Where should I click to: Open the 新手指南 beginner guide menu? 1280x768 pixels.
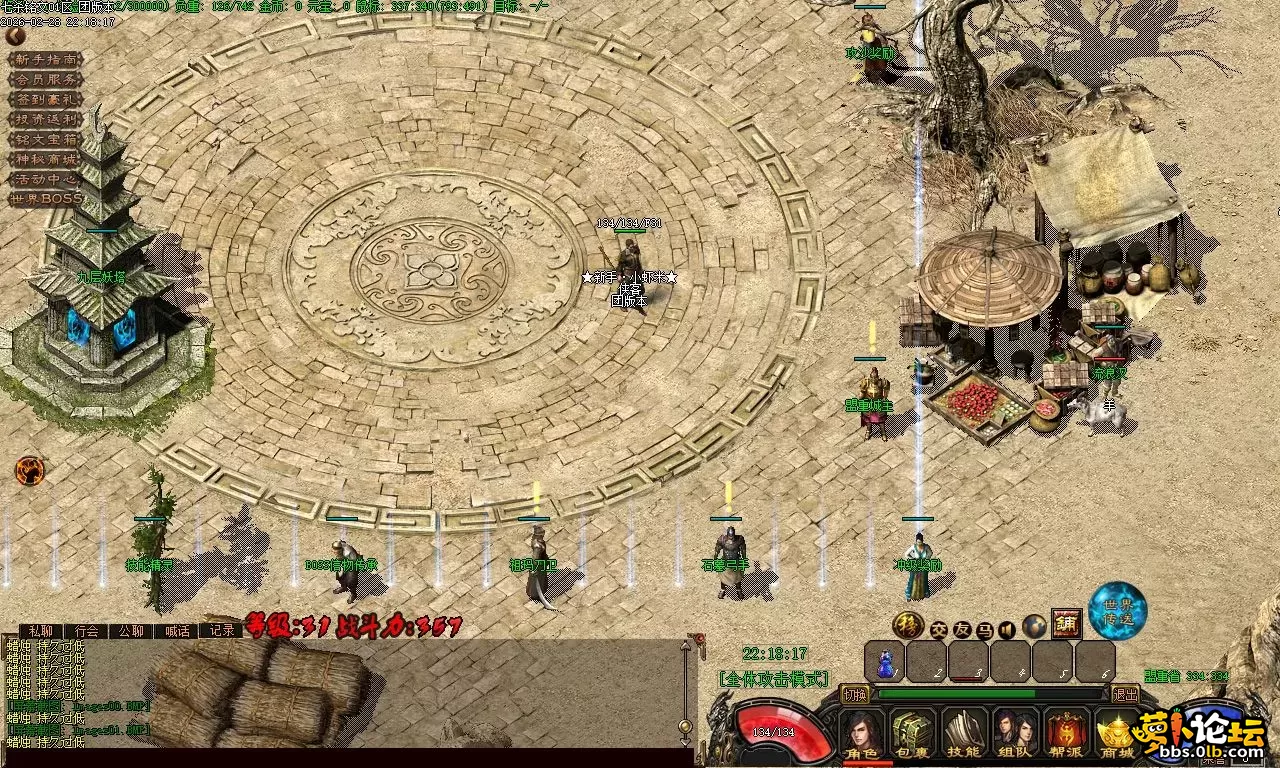(45, 60)
